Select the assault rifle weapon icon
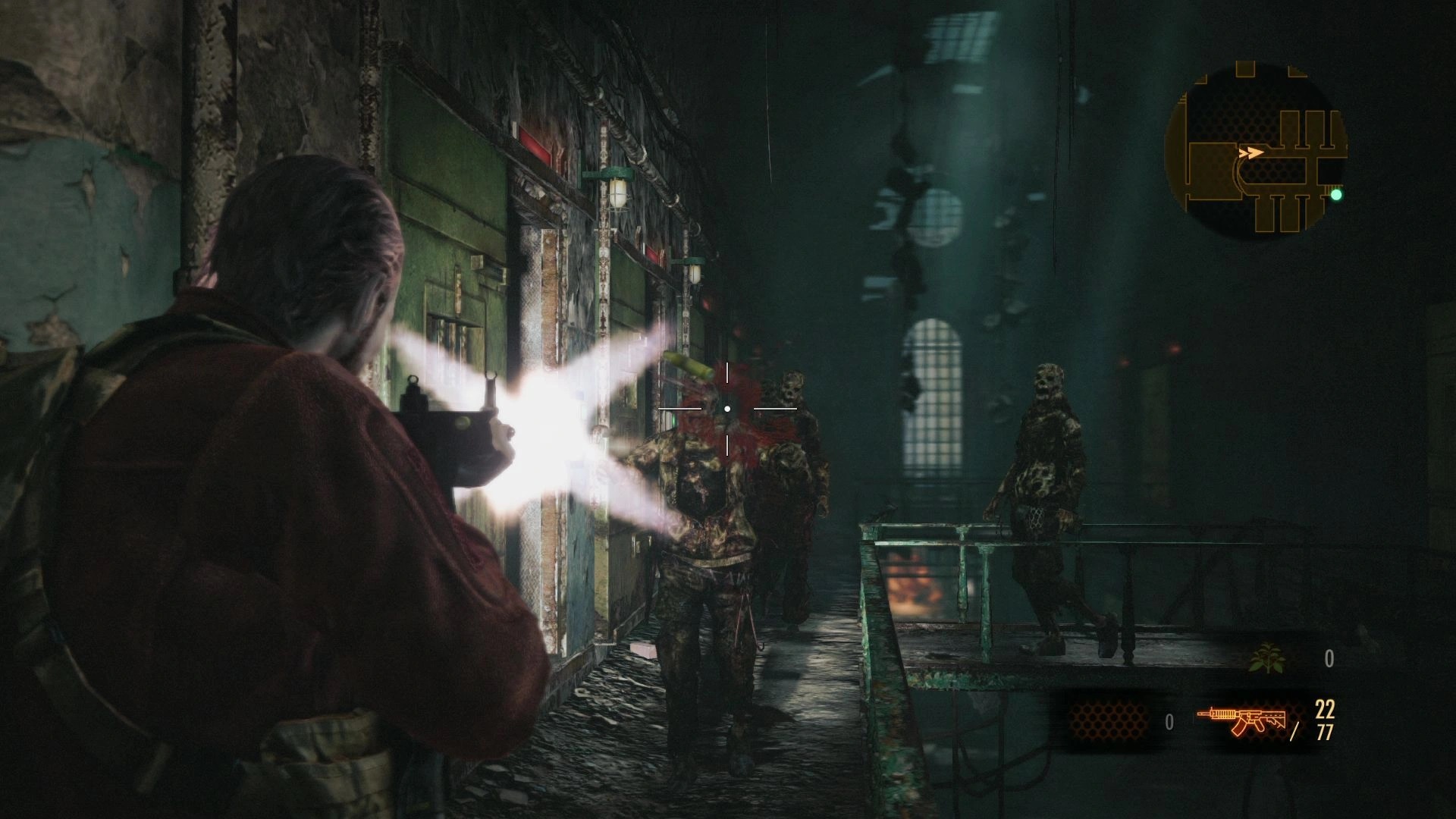This screenshot has height=819, width=1456. [1241, 721]
